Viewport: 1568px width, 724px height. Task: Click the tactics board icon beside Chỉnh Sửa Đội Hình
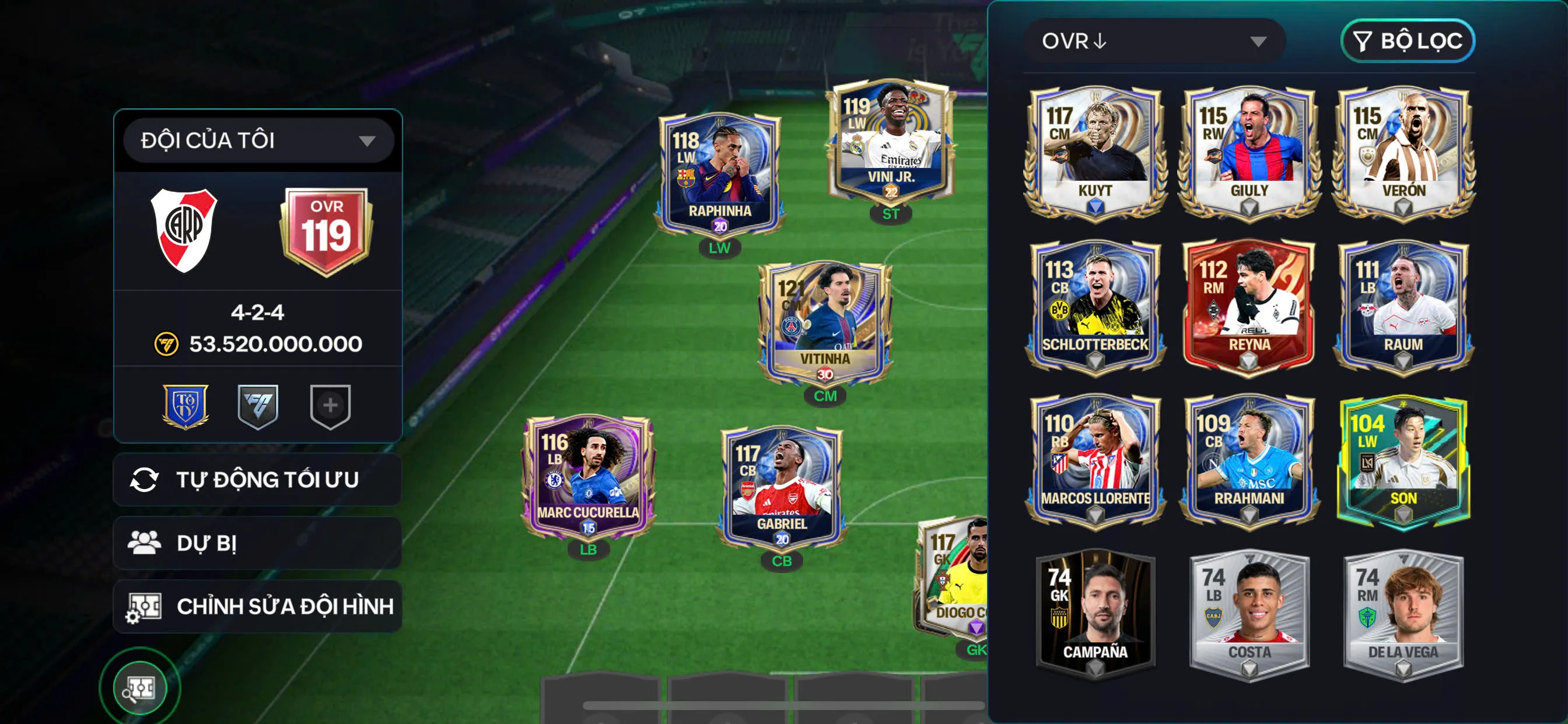145,606
